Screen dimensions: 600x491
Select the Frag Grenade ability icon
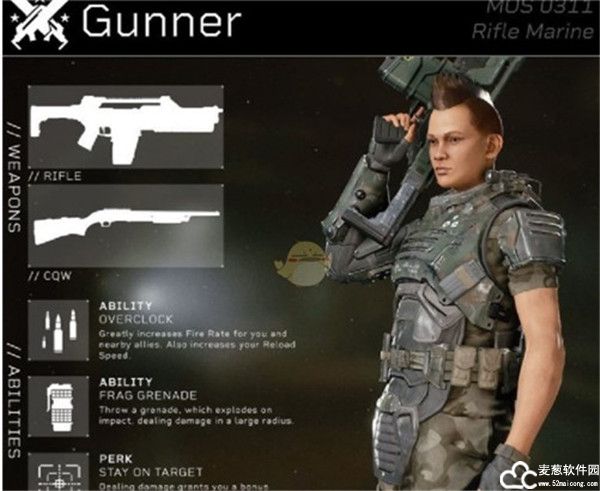point(58,406)
